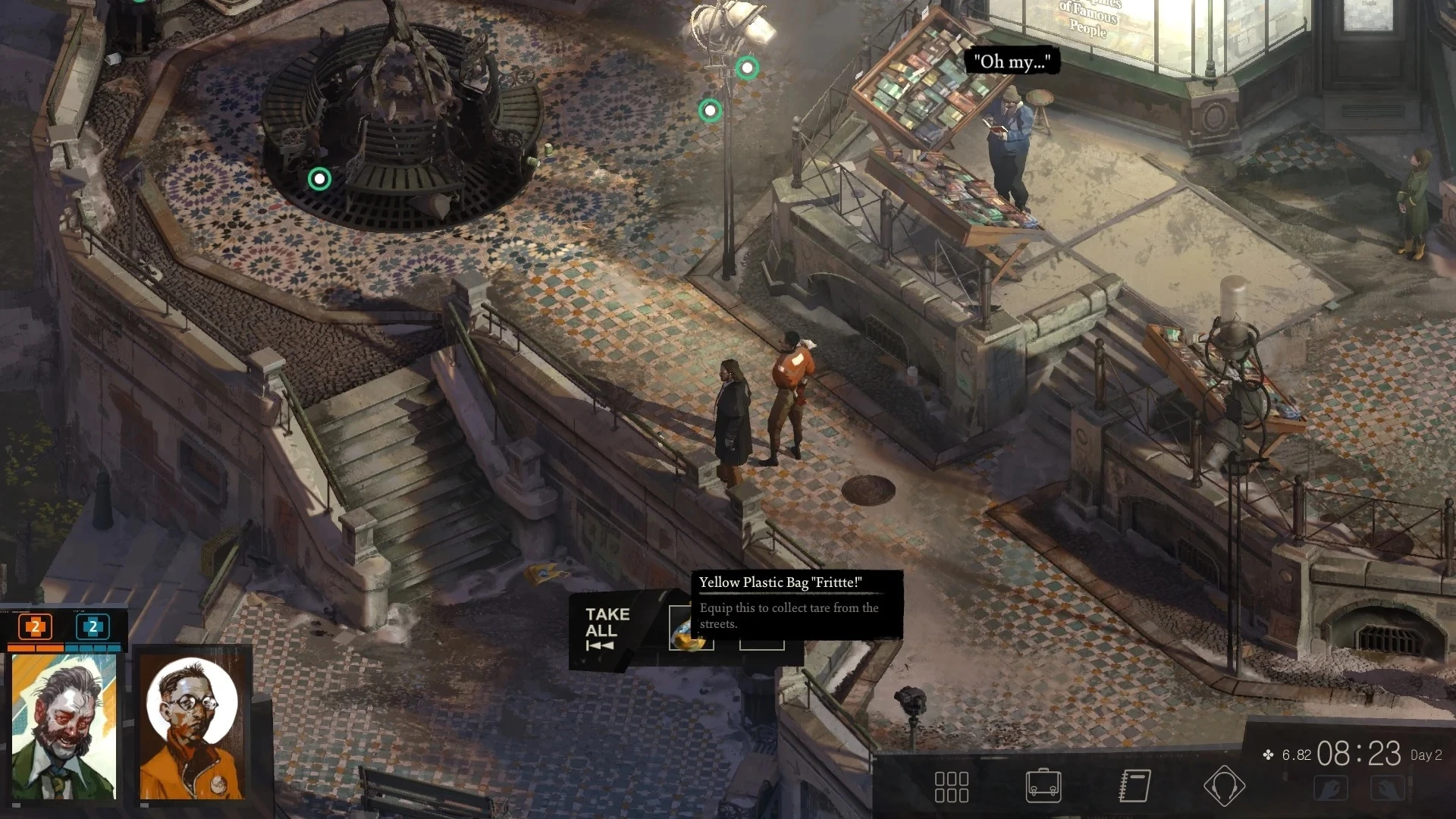Select the bearded detective's portrait

tap(64, 726)
